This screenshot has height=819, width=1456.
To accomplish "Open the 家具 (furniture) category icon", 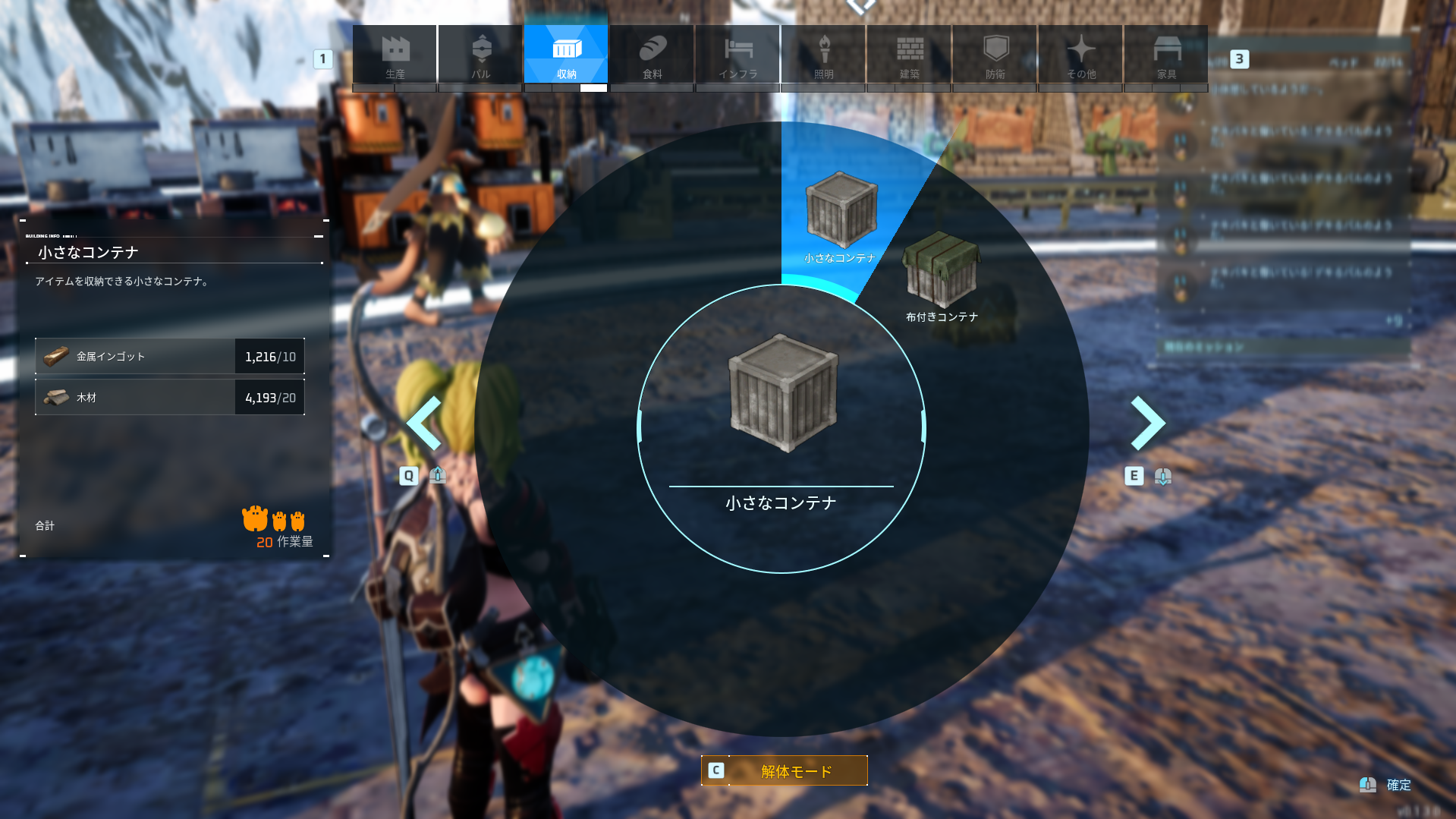I will [1165, 53].
